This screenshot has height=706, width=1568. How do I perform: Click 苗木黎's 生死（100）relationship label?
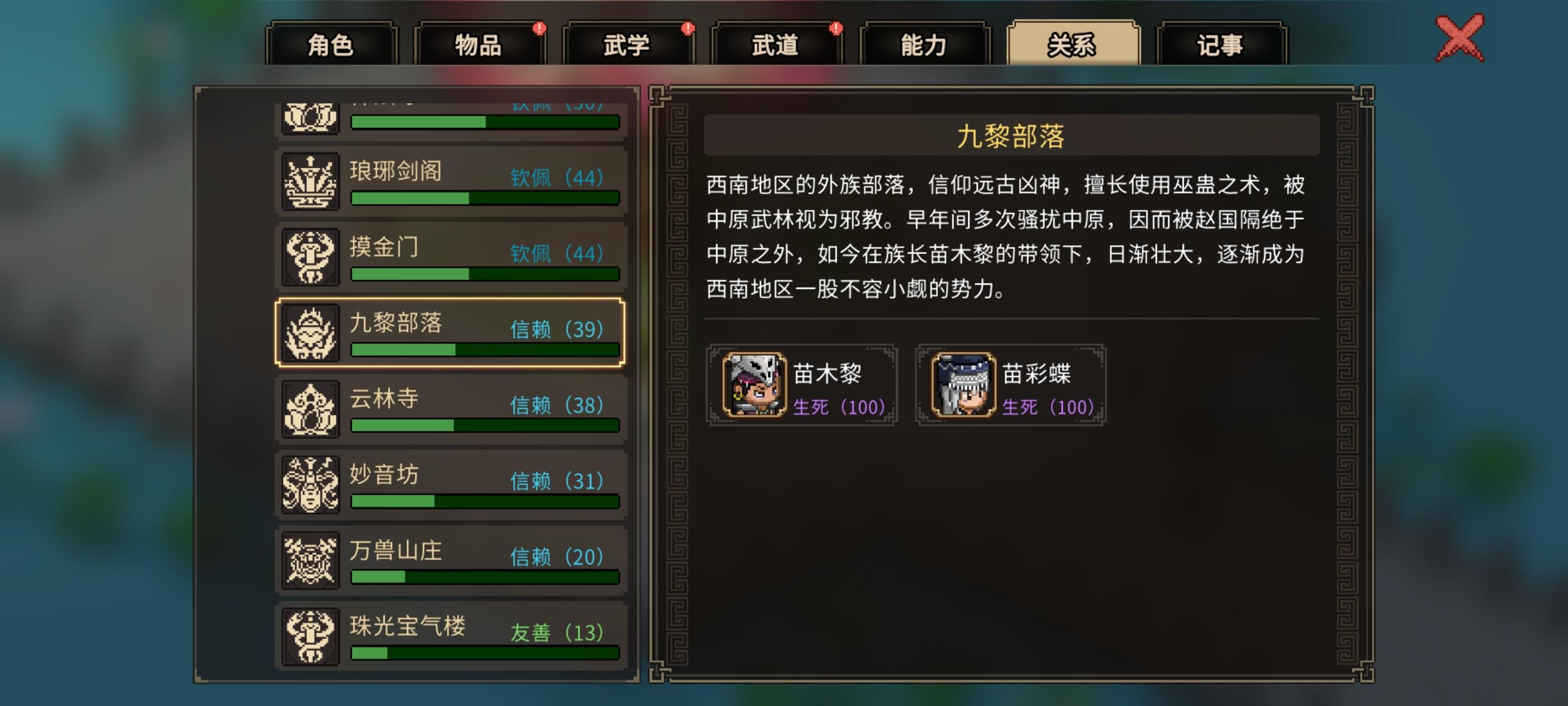pyautogui.click(x=840, y=408)
